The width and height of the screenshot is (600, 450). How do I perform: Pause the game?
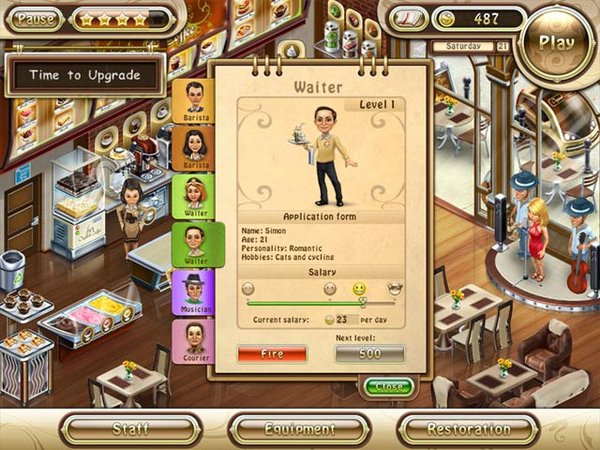(x=37, y=18)
